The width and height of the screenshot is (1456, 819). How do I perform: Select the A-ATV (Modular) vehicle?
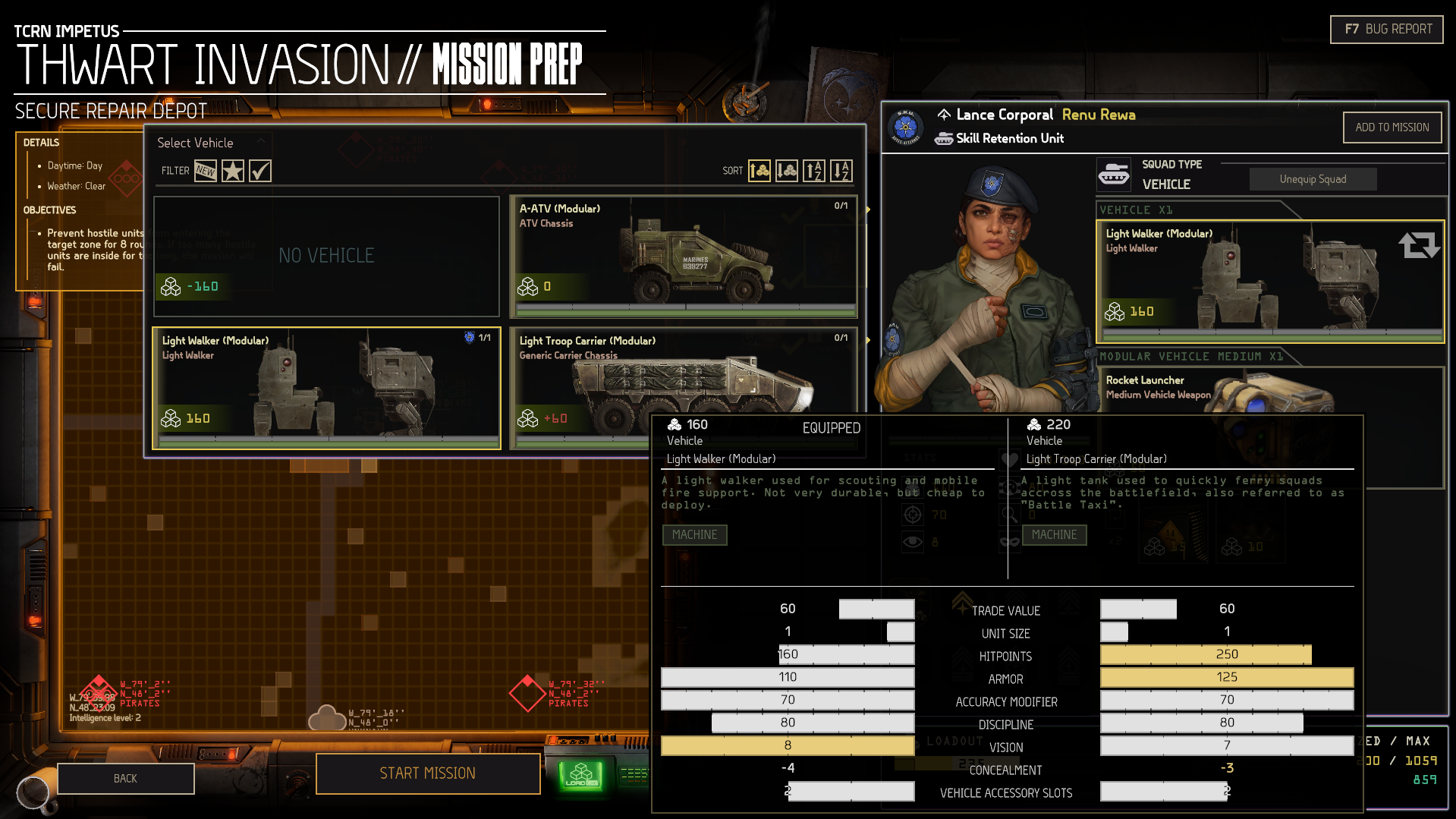683,256
